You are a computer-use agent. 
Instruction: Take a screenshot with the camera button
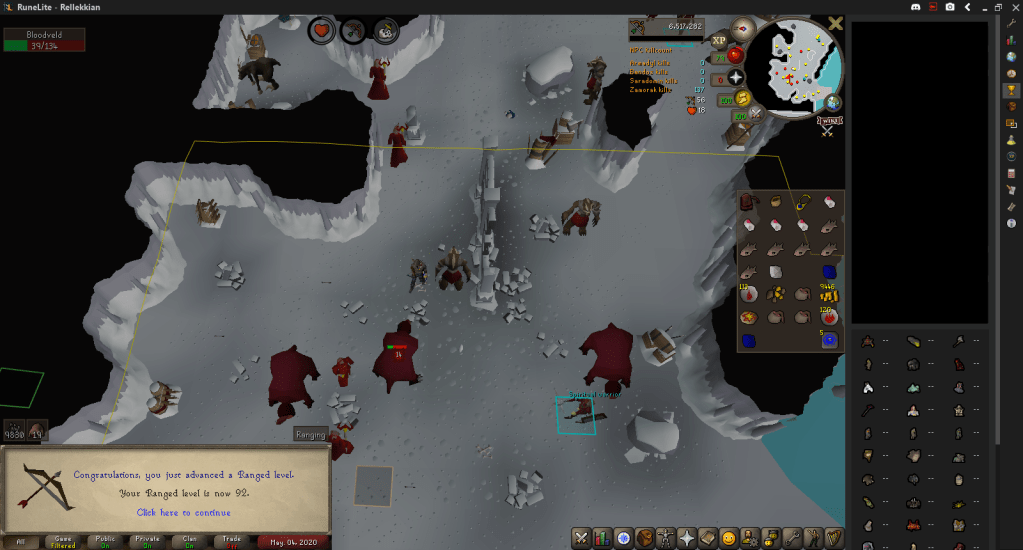(x=950, y=7)
